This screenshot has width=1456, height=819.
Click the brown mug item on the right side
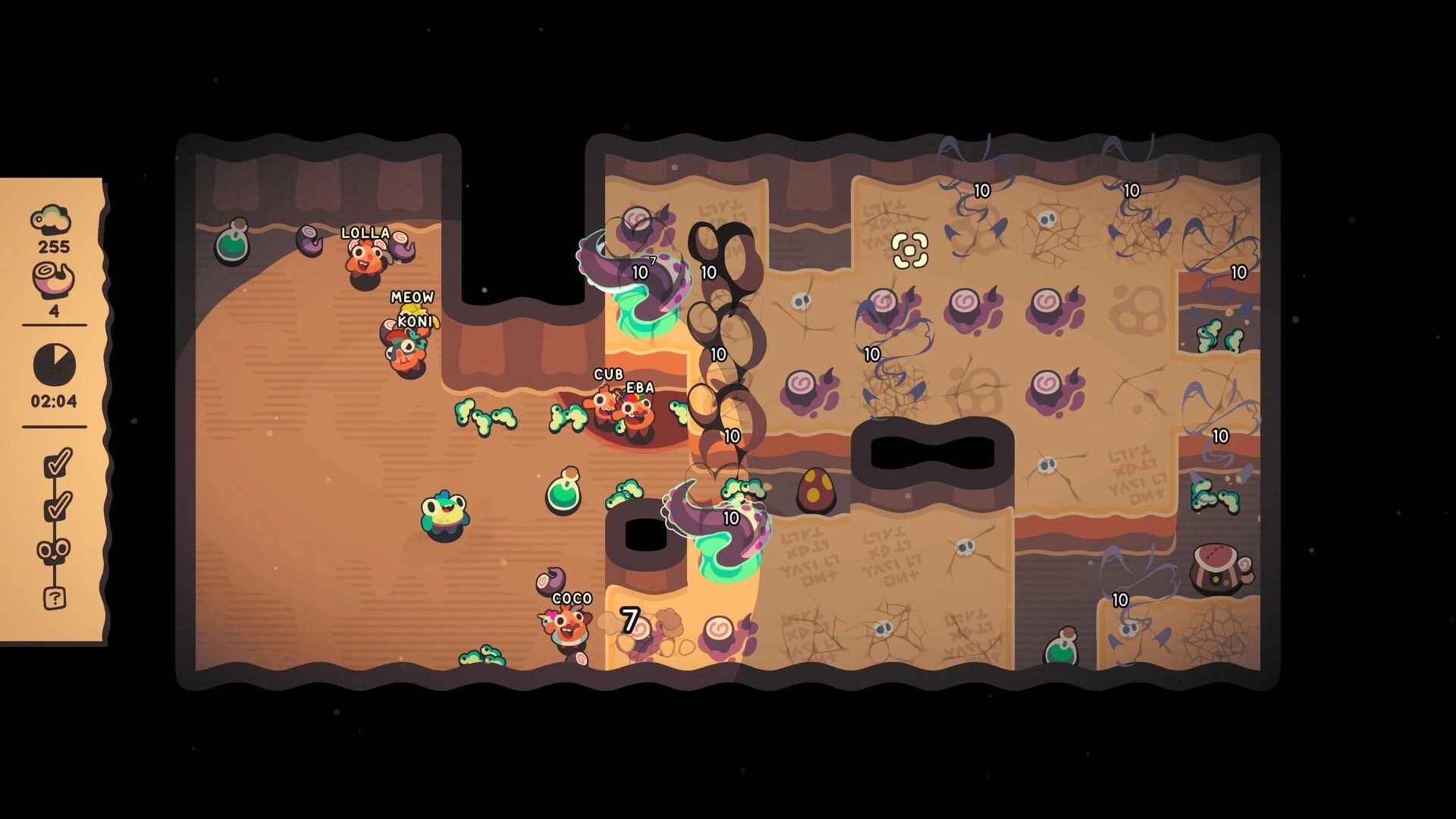pyautogui.click(x=1217, y=569)
